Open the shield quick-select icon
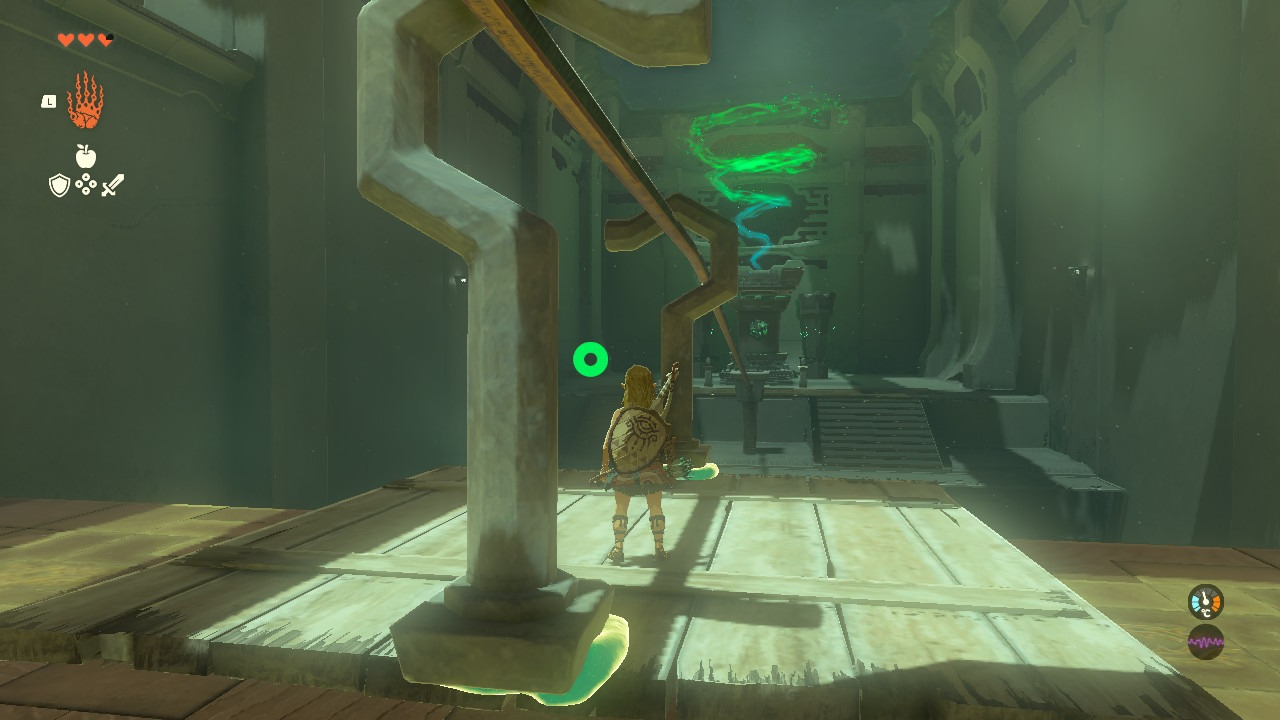 pyautogui.click(x=60, y=185)
